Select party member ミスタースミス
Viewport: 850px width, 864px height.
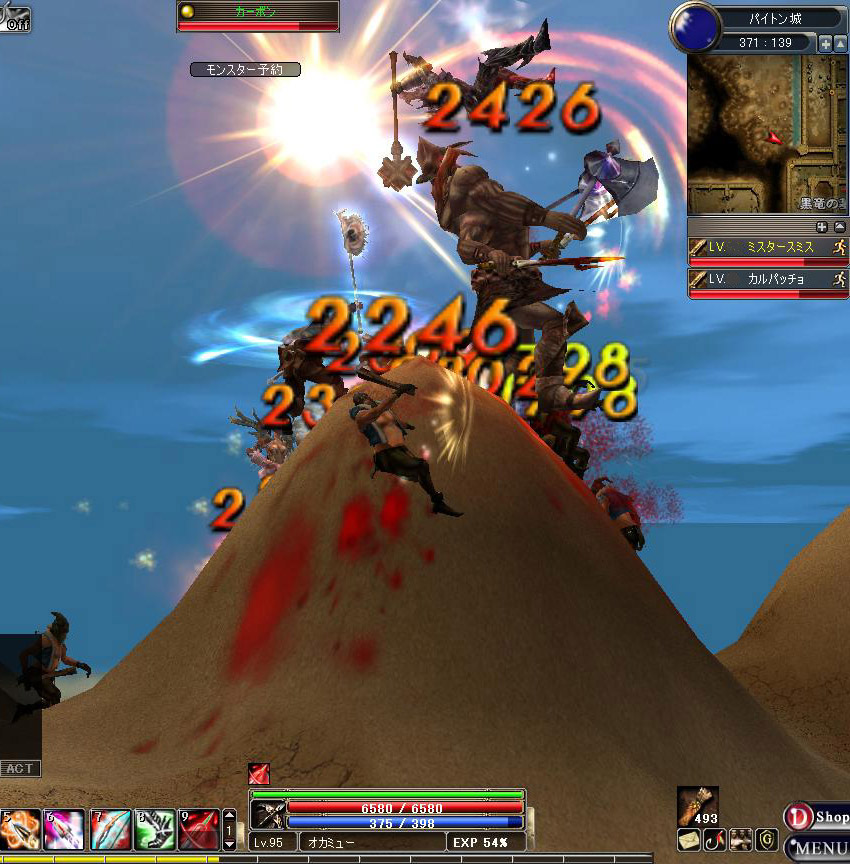767,248
